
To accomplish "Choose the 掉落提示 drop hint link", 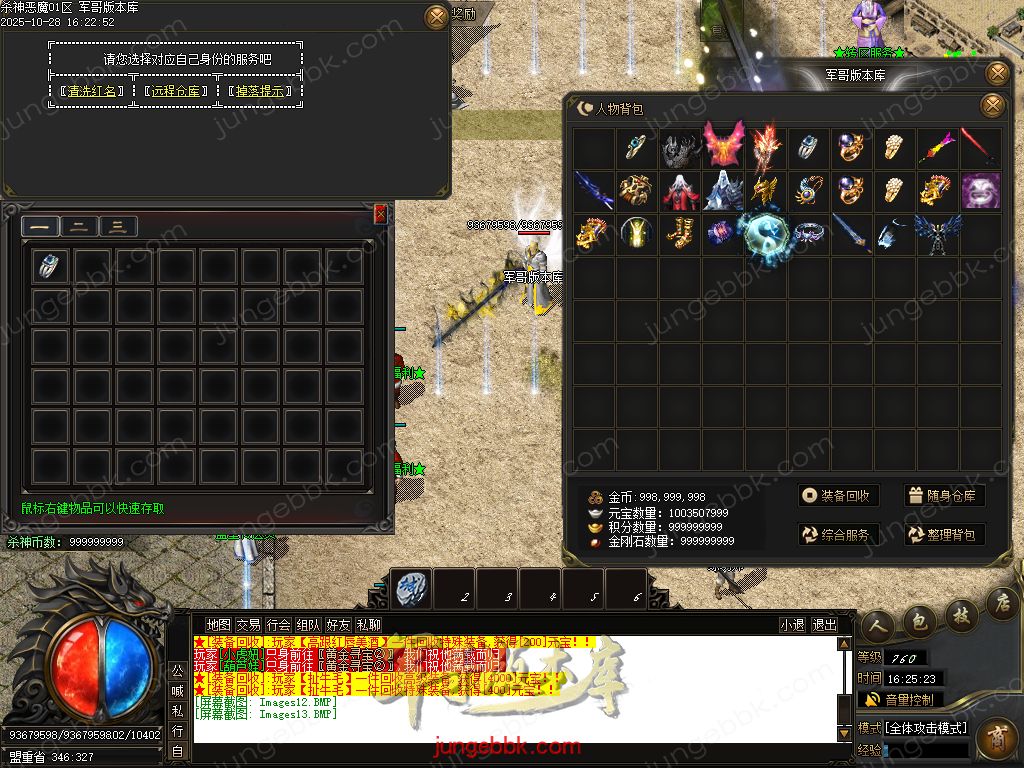I will pyautogui.click(x=262, y=91).
